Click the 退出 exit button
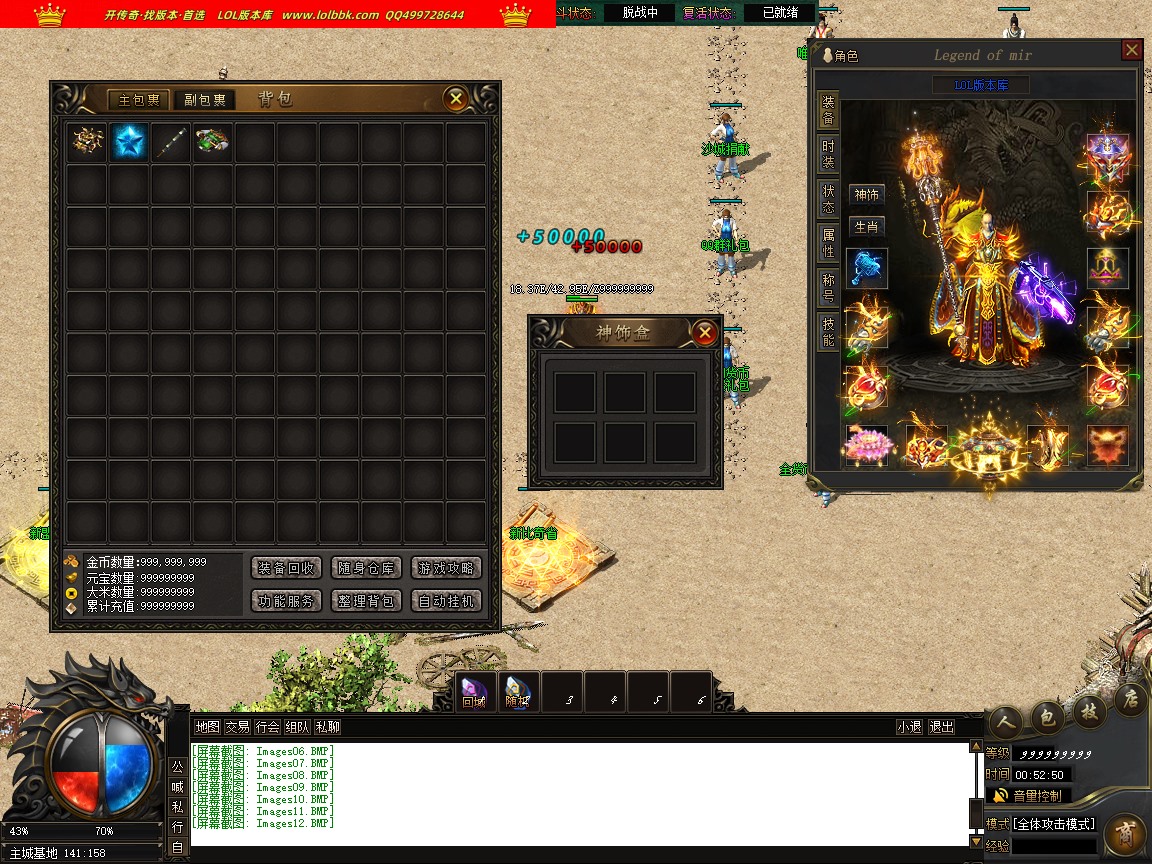The width and height of the screenshot is (1152, 864). [x=941, y=727]
